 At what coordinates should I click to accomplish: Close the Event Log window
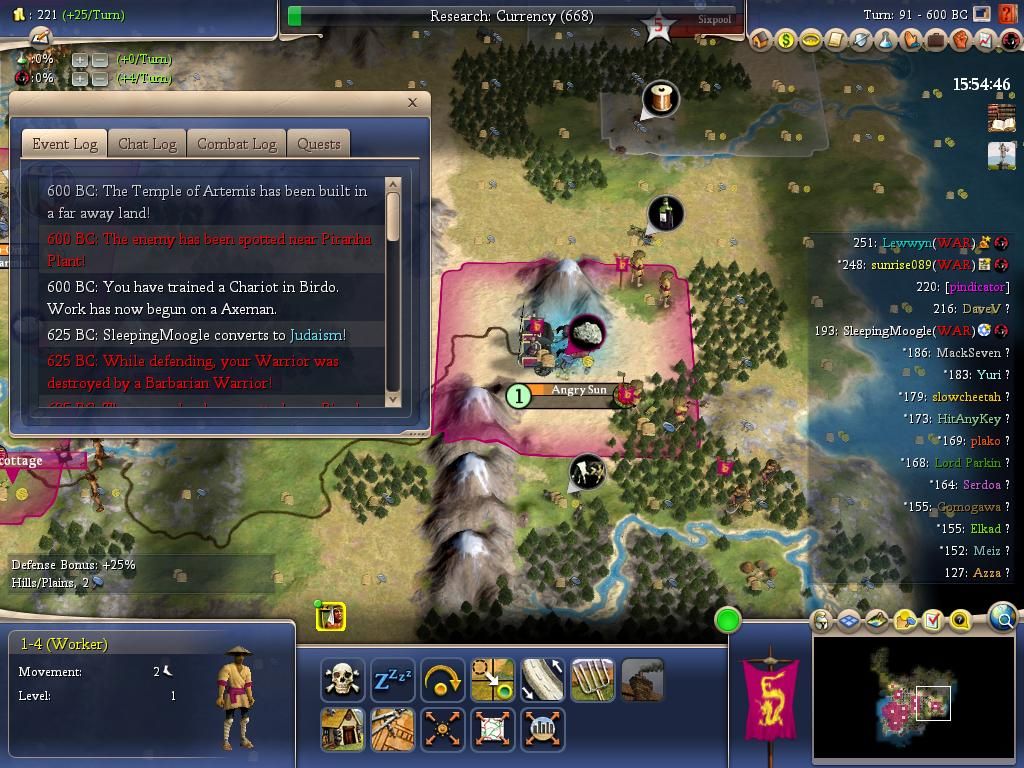(412, 102)
